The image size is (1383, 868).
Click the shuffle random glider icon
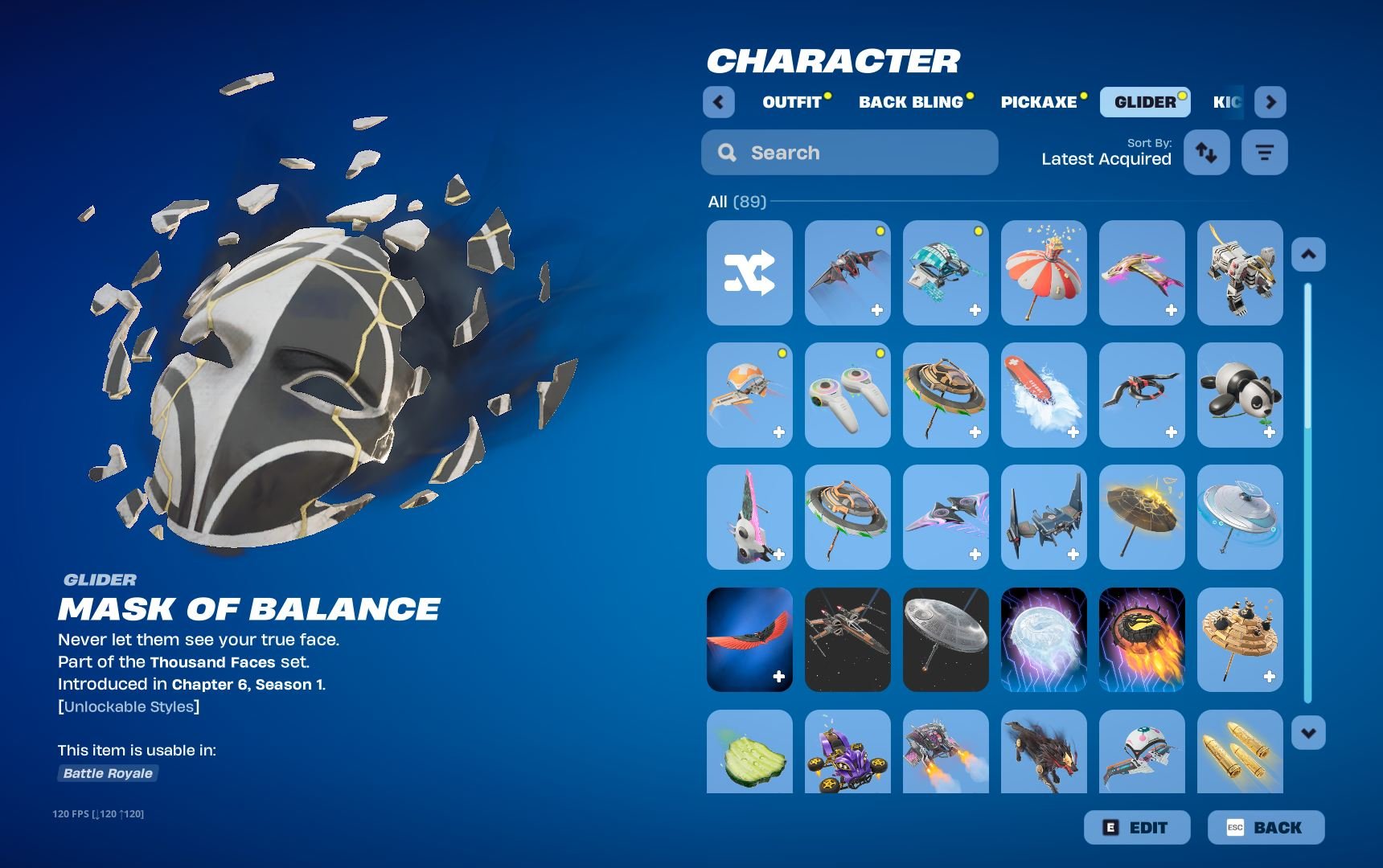click(x=748, y=273)
